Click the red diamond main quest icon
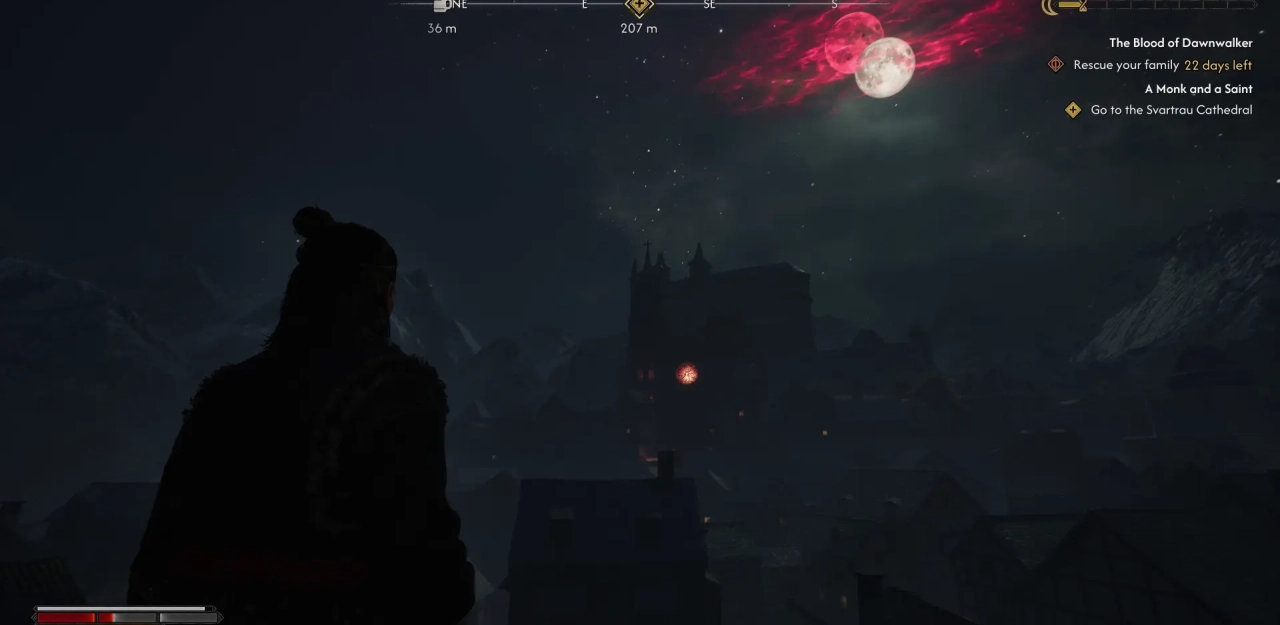The height and width of the screenshot is (625, 1280). pos(1055,65)
